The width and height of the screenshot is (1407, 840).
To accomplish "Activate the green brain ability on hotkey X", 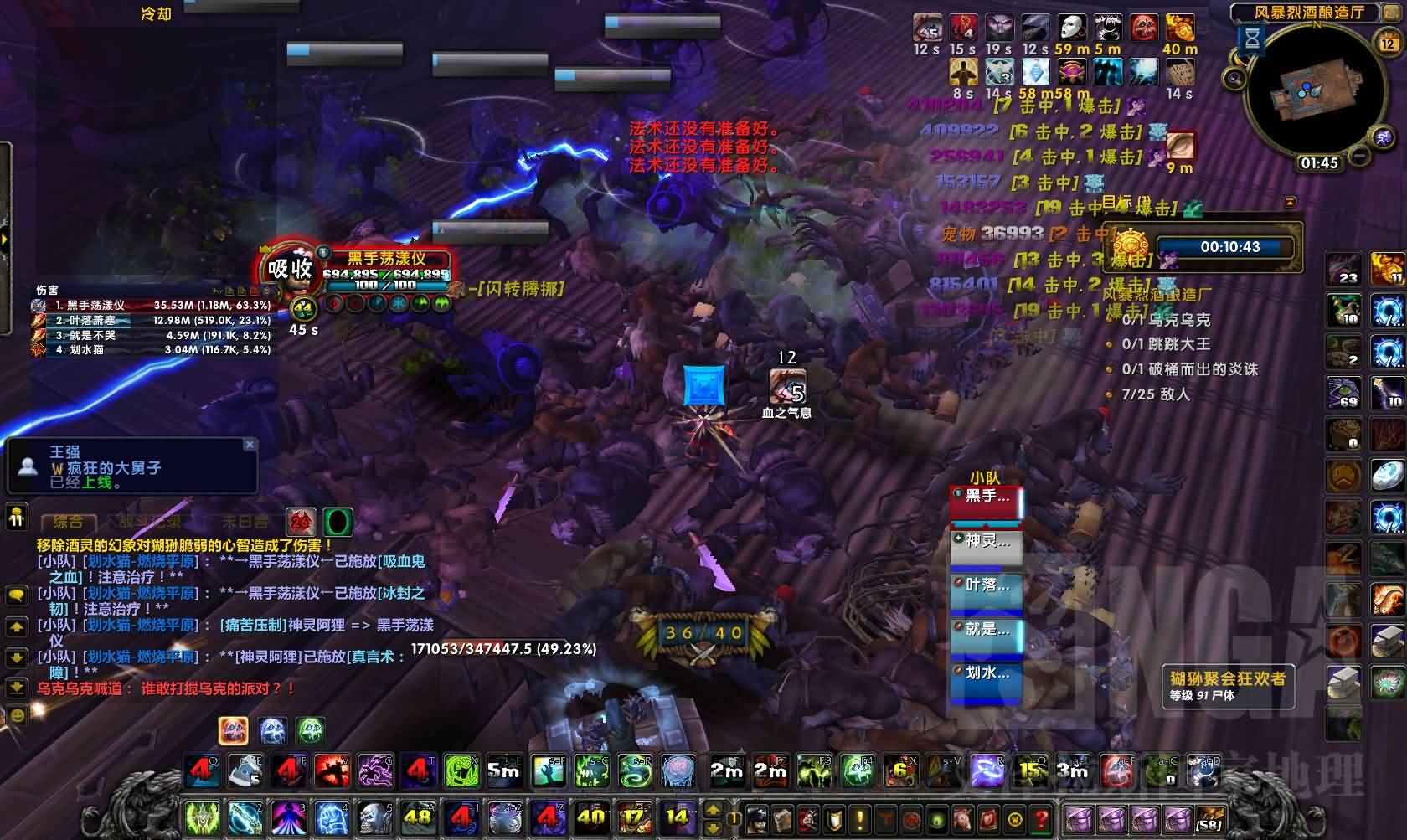I will [x=461, y=771].
